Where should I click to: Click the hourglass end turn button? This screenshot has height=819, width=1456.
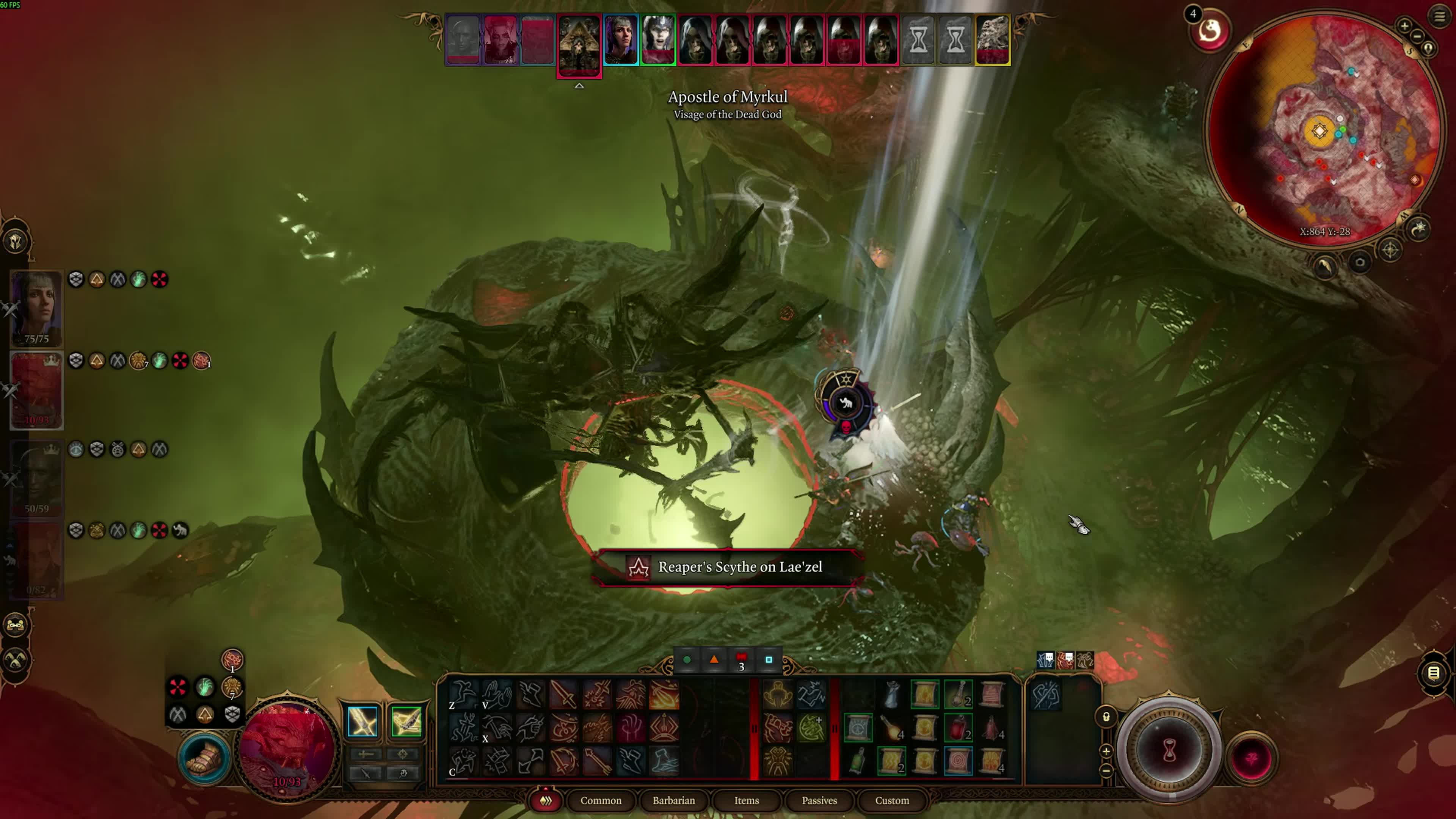coord(1169,752)
